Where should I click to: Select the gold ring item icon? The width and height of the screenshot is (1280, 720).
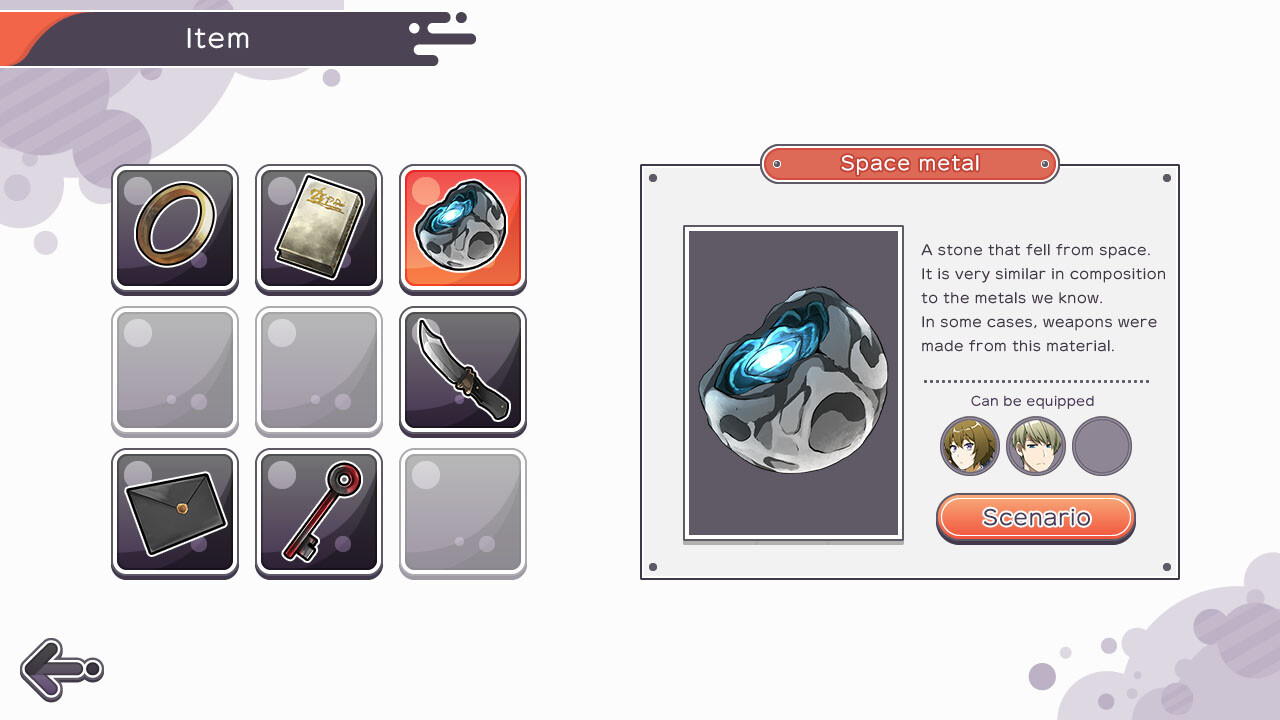coord(174,228)
